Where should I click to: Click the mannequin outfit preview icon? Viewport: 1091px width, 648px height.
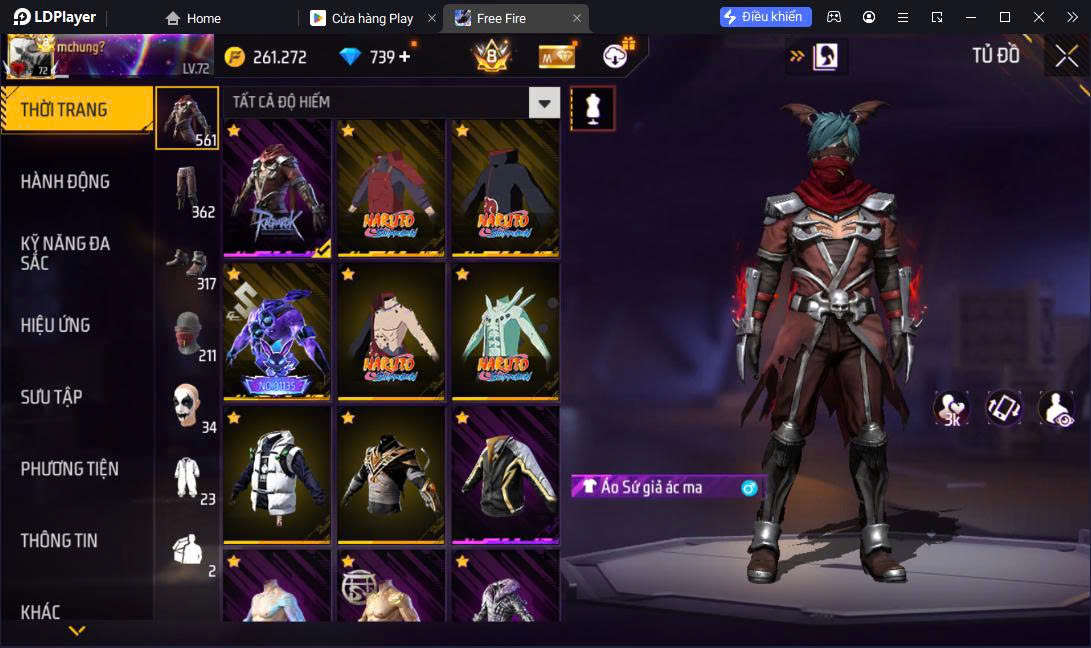point(592,108)
